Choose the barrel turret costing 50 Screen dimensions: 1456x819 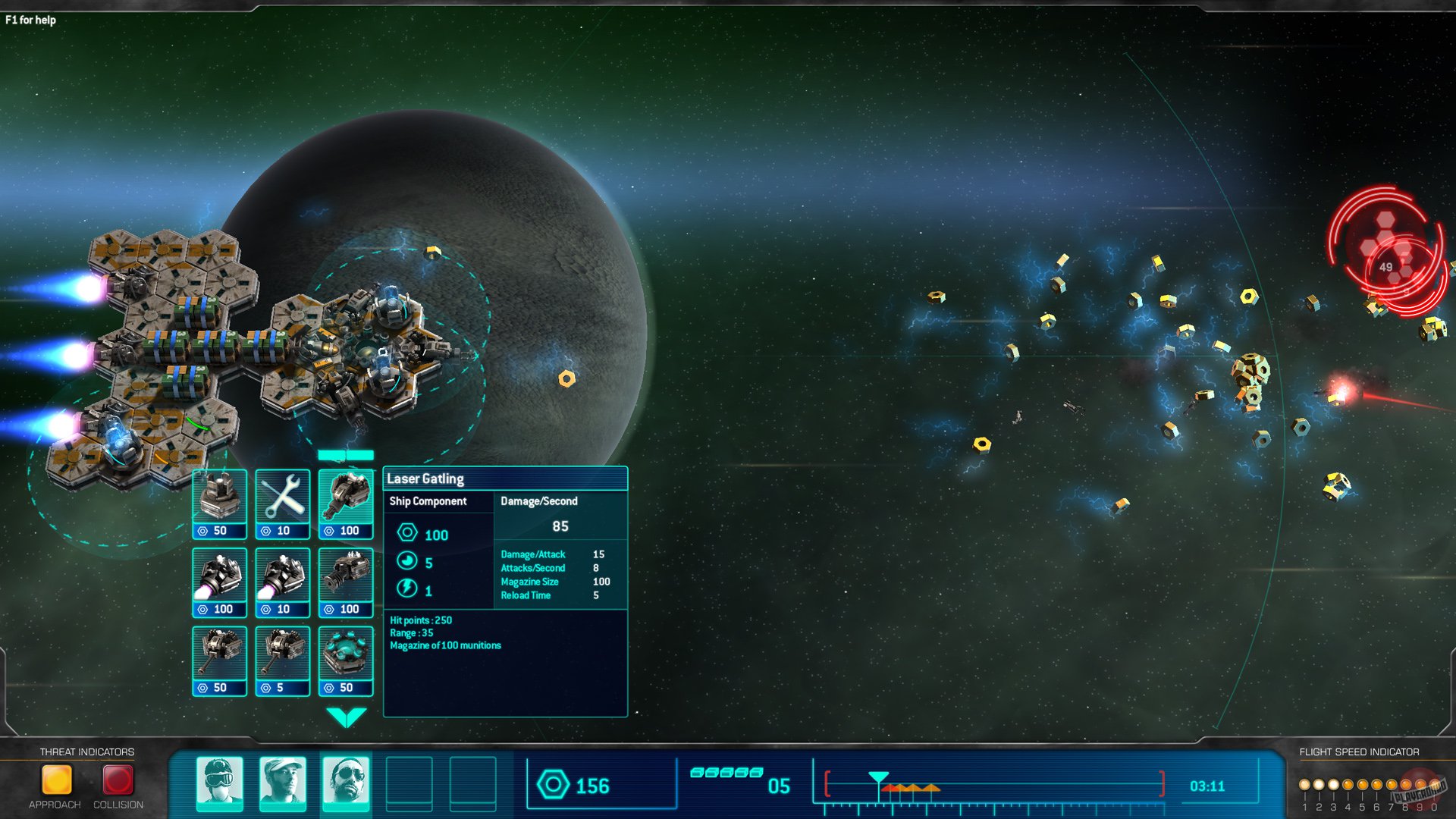point(219,660)
